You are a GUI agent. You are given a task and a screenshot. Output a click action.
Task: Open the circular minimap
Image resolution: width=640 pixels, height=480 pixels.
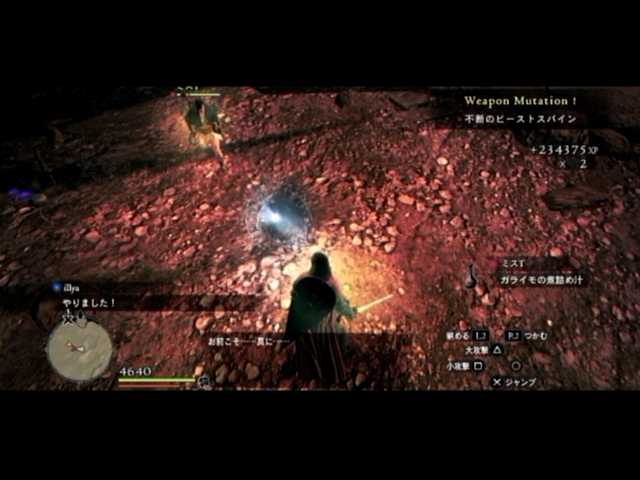pos(79,351)
